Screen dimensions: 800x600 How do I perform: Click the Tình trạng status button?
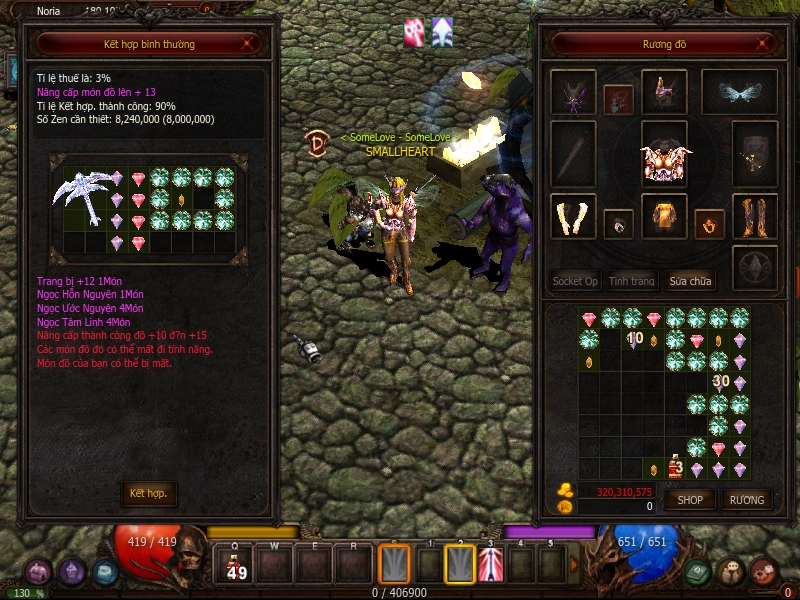tap(632, 281)
